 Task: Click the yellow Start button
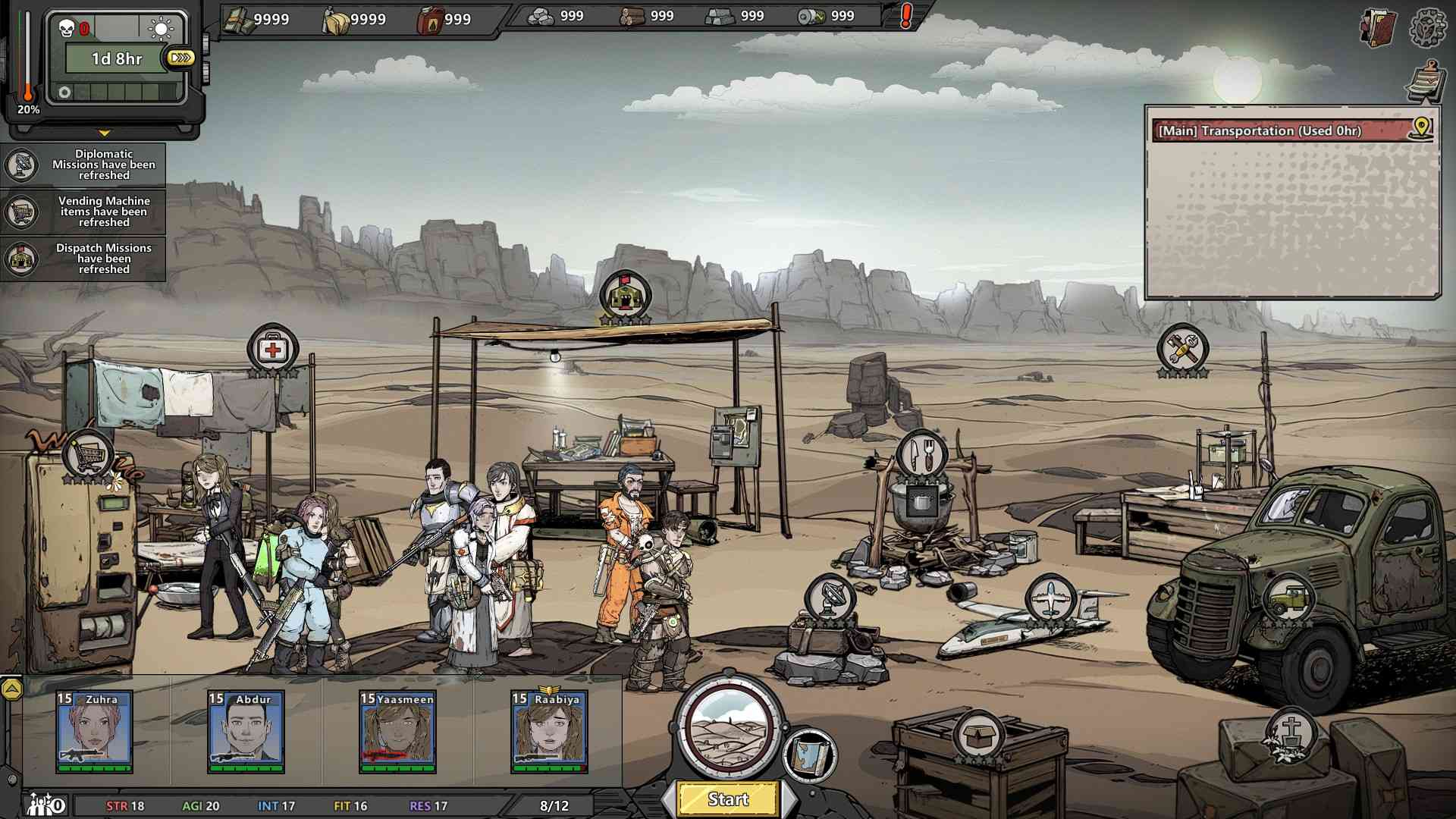pyautogui.click(x=728, y=799)
